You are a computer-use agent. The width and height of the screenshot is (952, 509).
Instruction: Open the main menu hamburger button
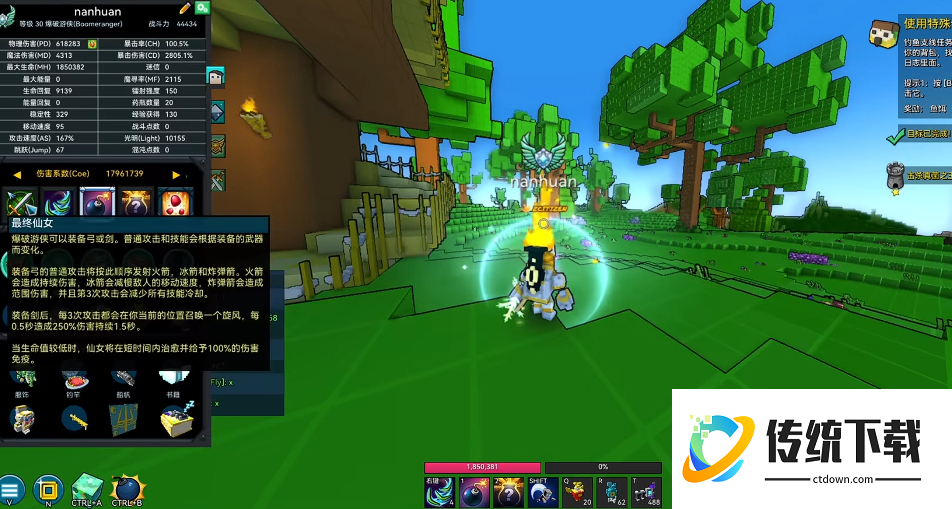click(x=11, y=489)
